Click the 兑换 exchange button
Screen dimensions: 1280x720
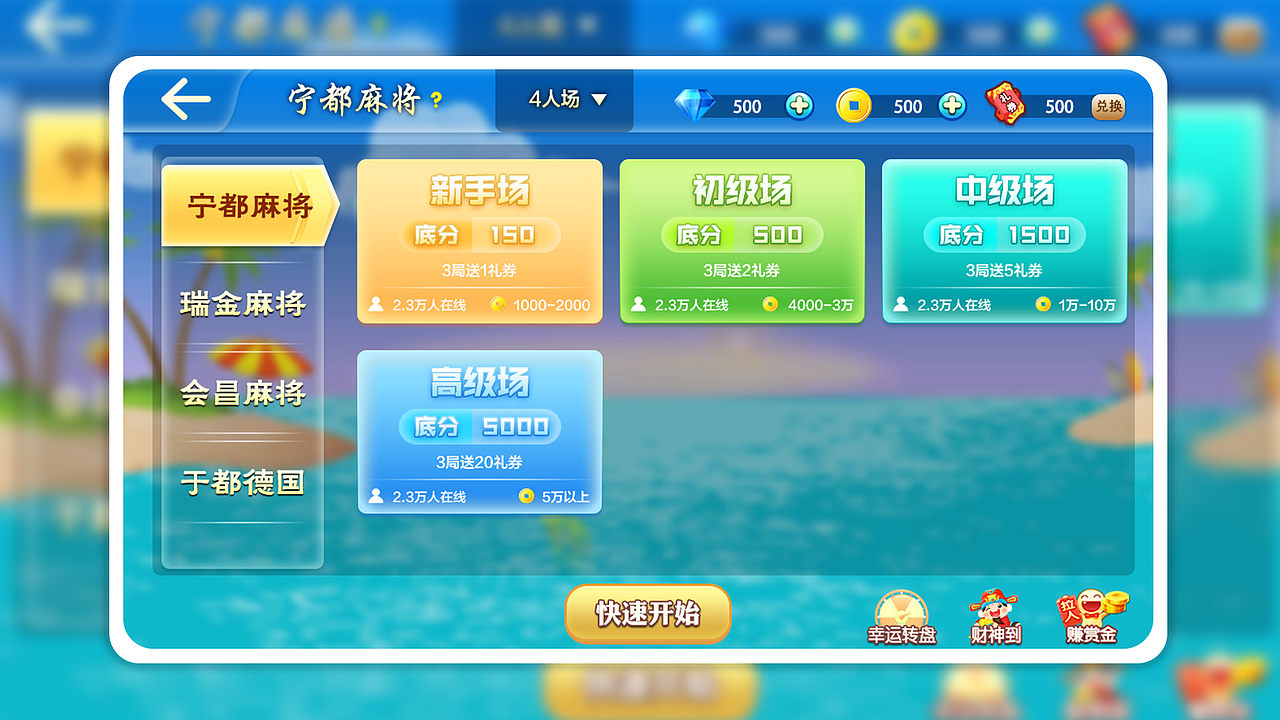coord(1108,106)
